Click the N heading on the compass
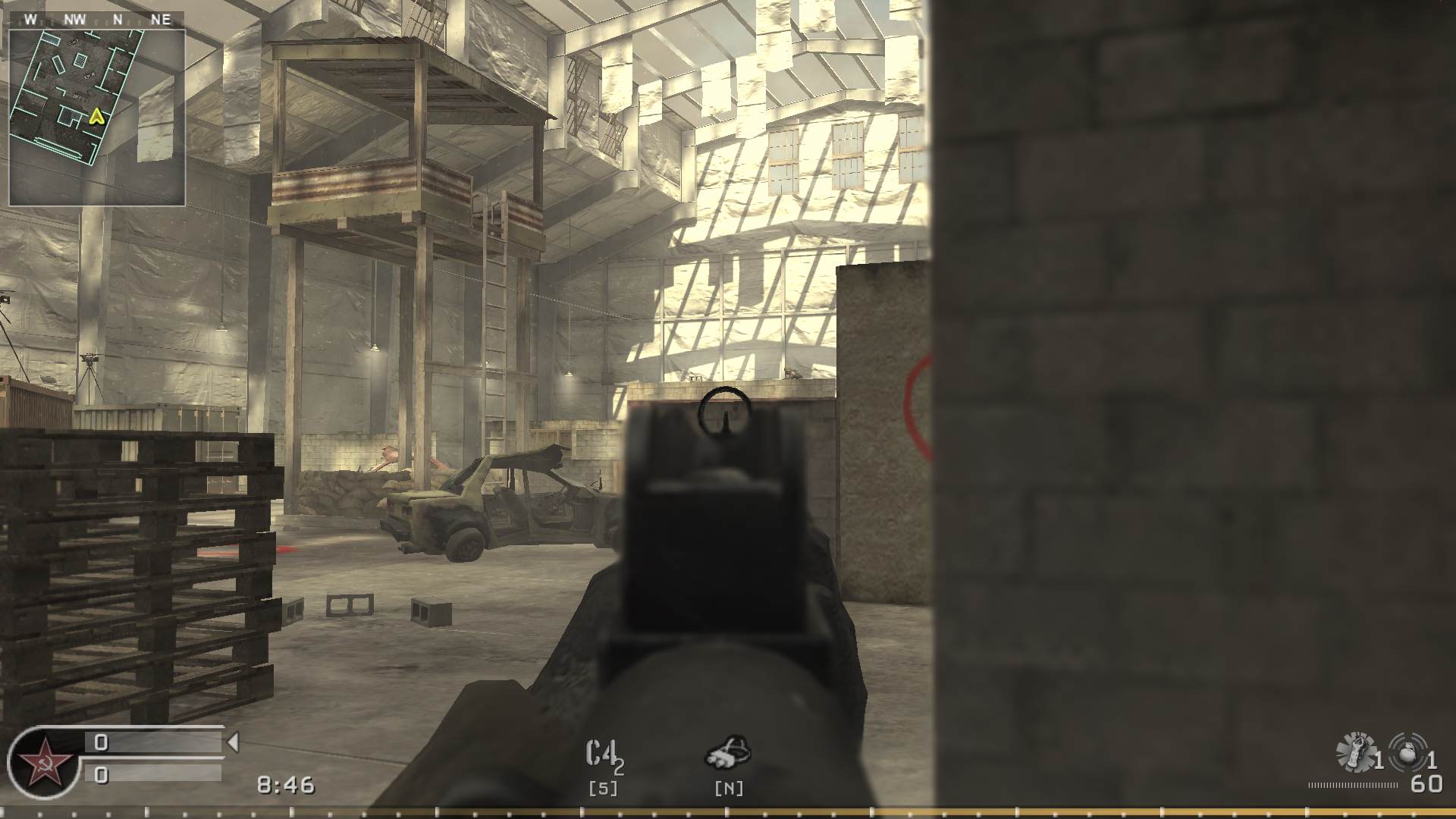 coord(118,20)
